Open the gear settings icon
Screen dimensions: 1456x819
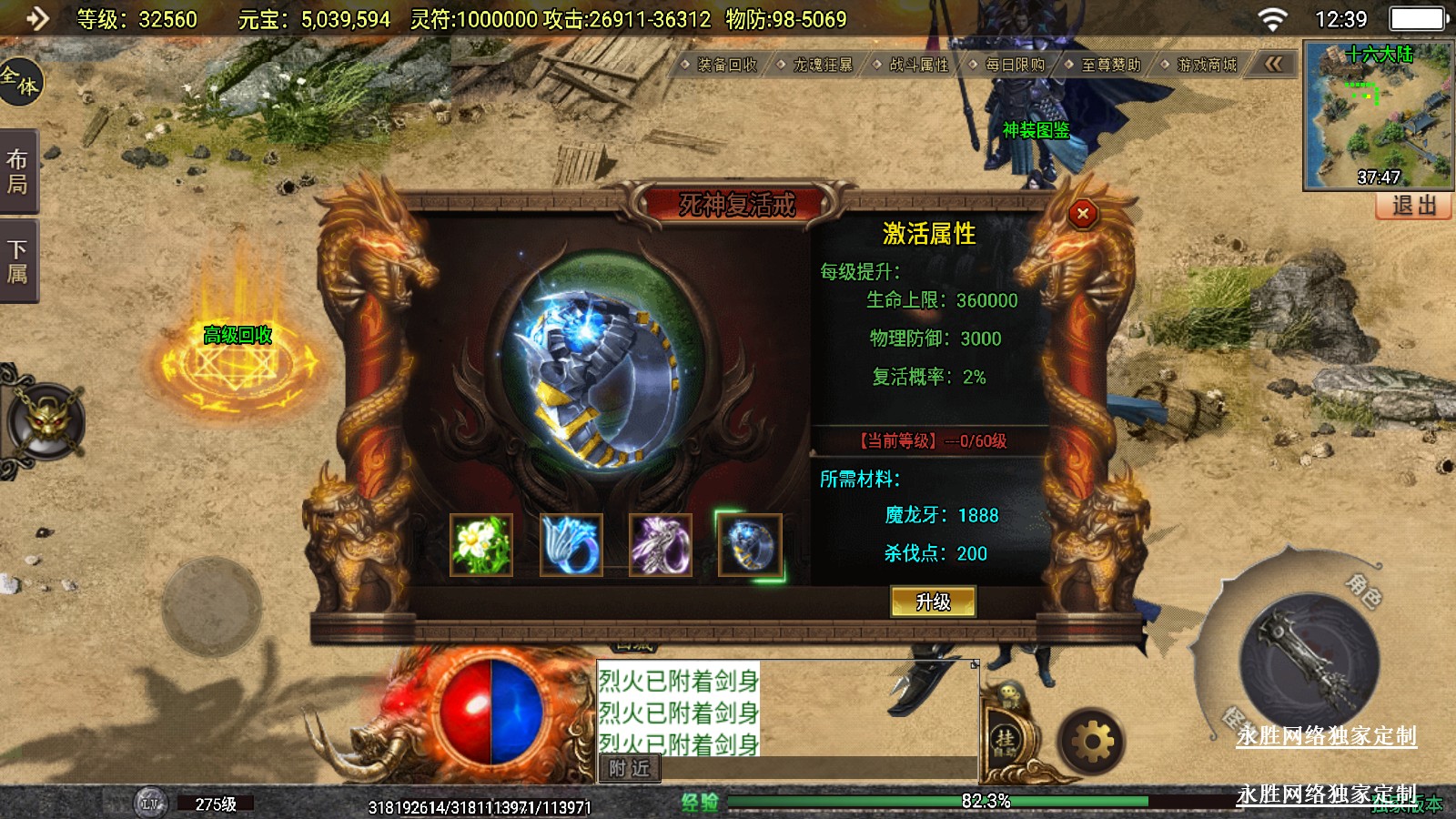(1092, 743)
